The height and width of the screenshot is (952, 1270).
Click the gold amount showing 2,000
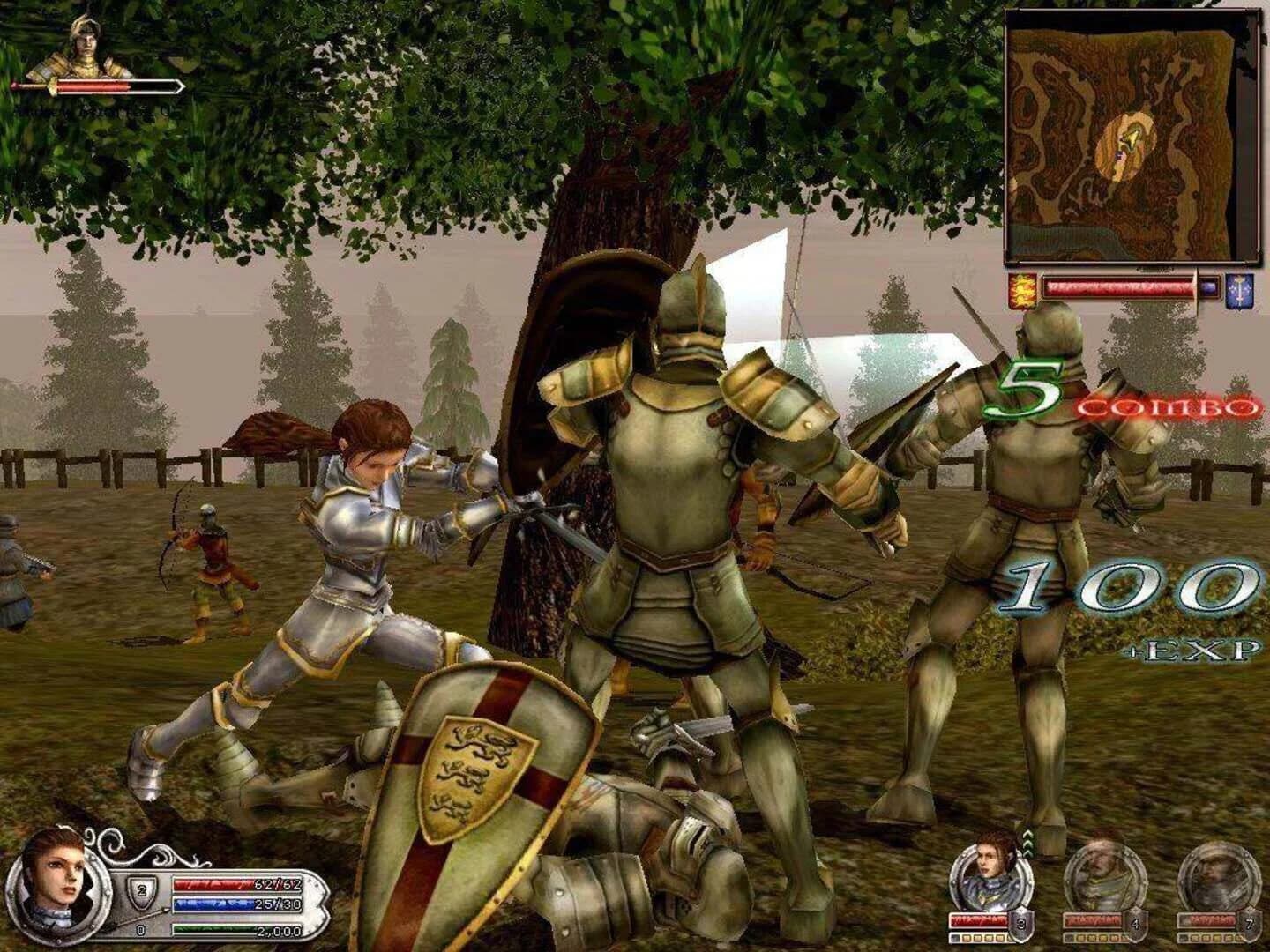278,930
